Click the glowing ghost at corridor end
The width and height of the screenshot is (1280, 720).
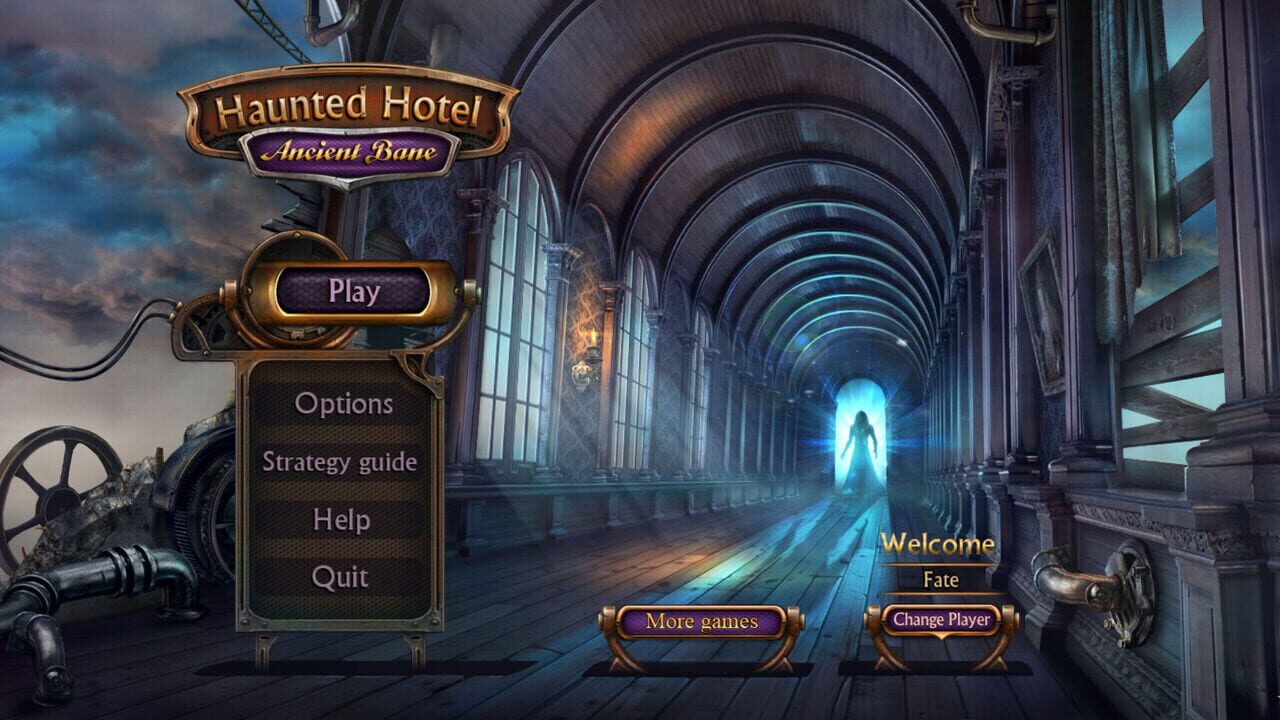tap(862, 440)
